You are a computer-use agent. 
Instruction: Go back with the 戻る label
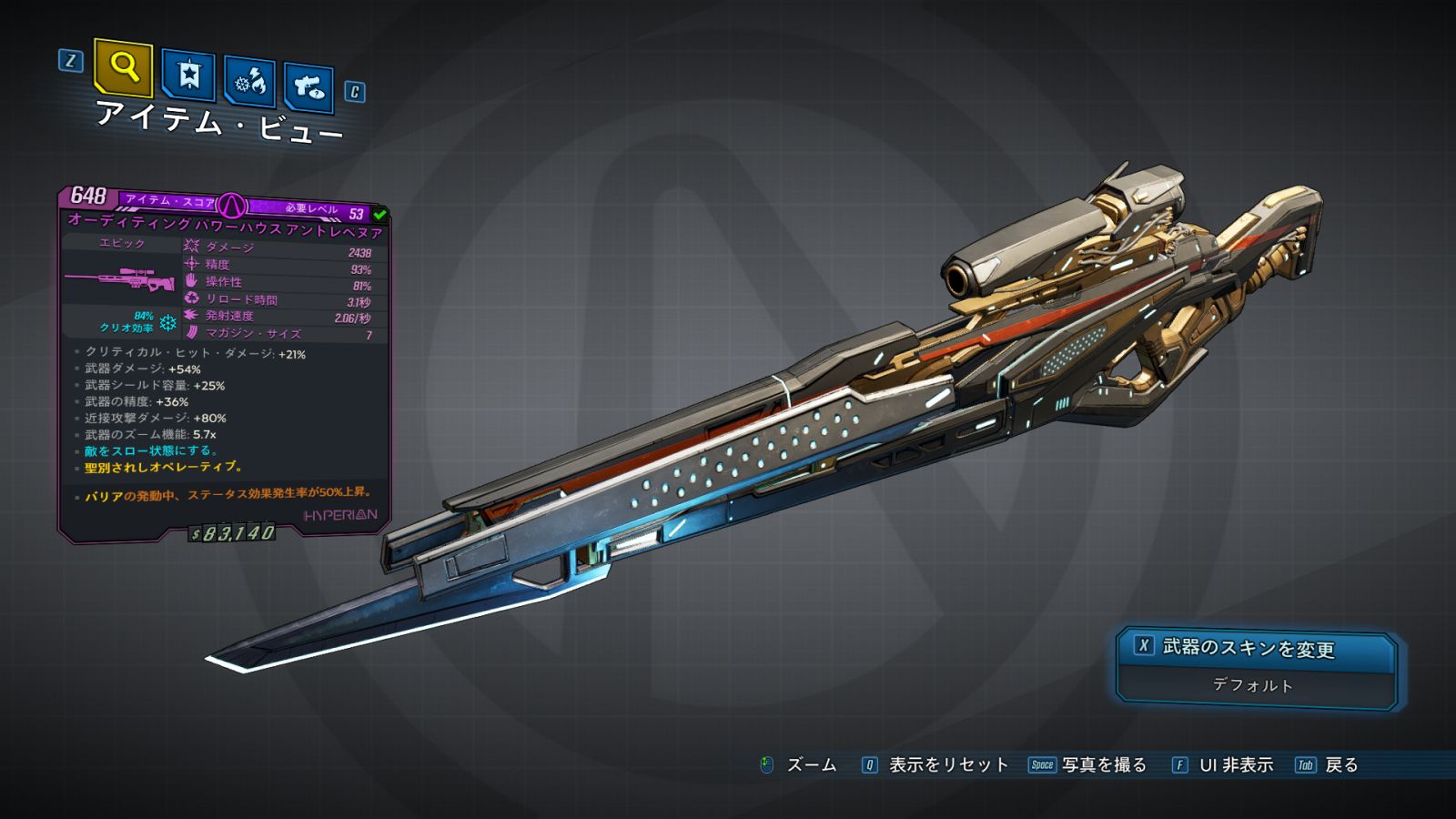tap(1341, 765)
